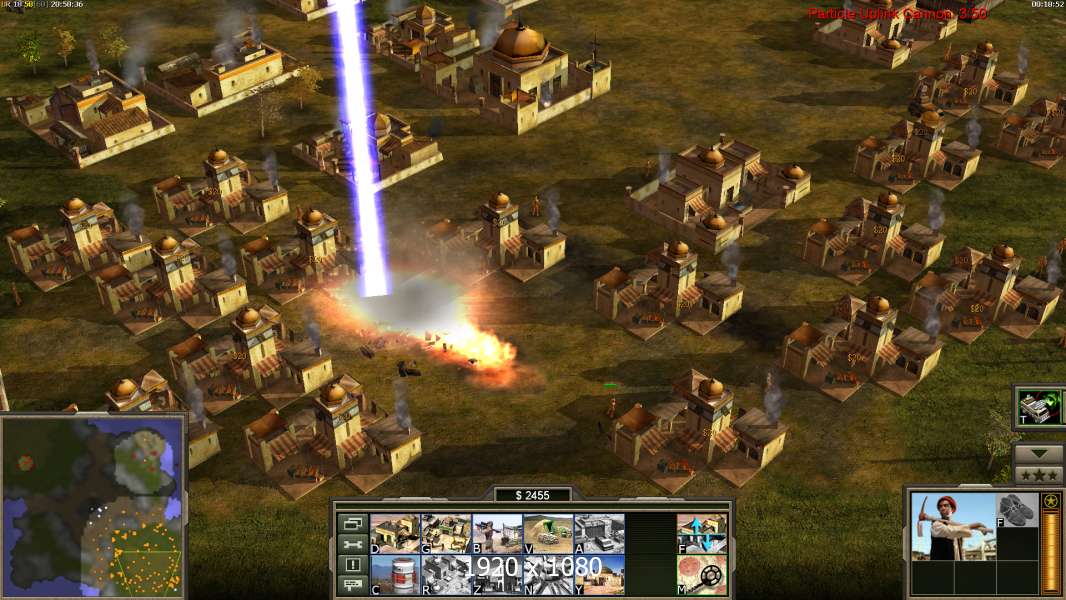Collapse the side panel with the down arrow

tap(1038, 451)
